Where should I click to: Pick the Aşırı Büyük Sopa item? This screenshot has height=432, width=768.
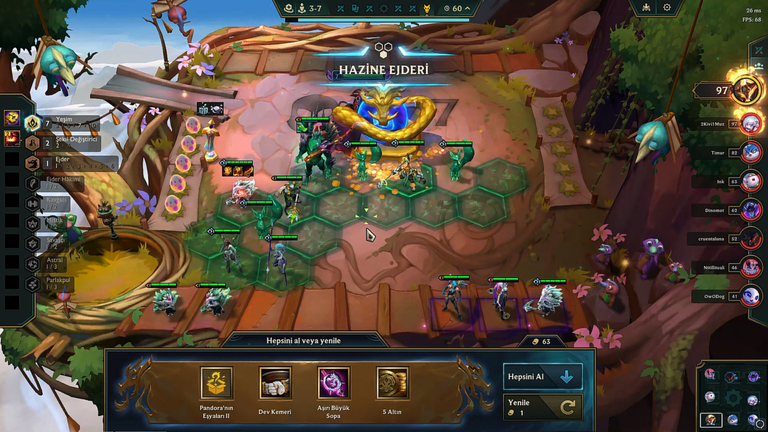point(333,384)
